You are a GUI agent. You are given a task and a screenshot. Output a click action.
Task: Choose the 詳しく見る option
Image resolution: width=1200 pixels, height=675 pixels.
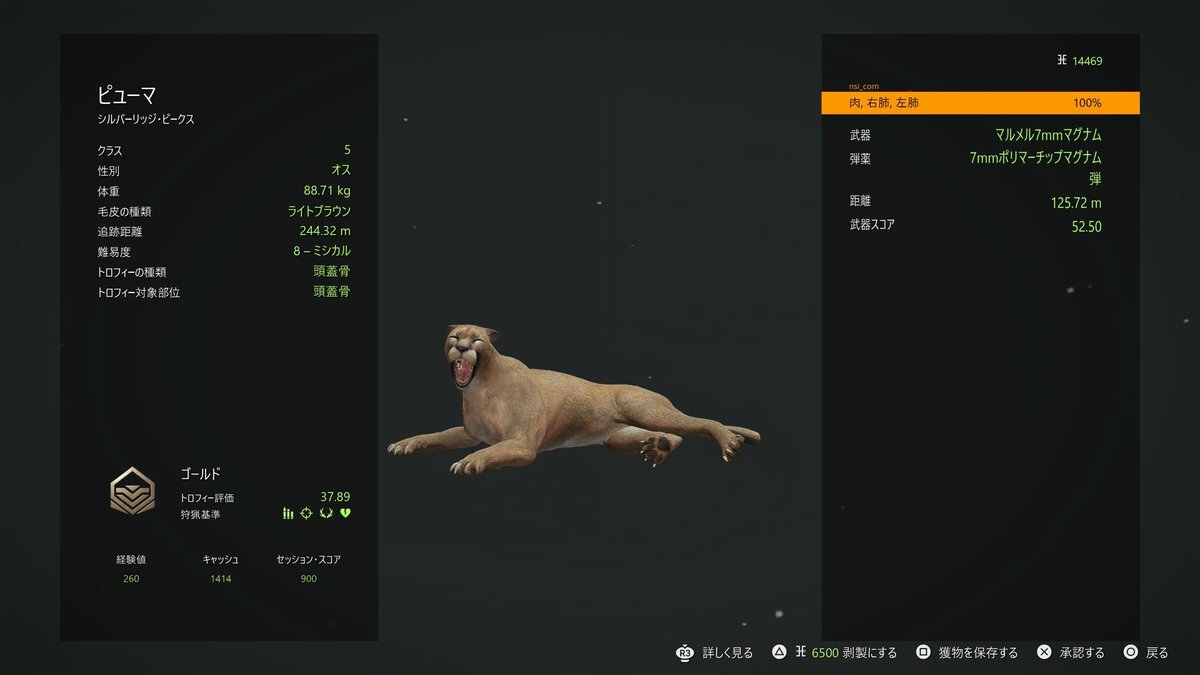click(716, 653)
